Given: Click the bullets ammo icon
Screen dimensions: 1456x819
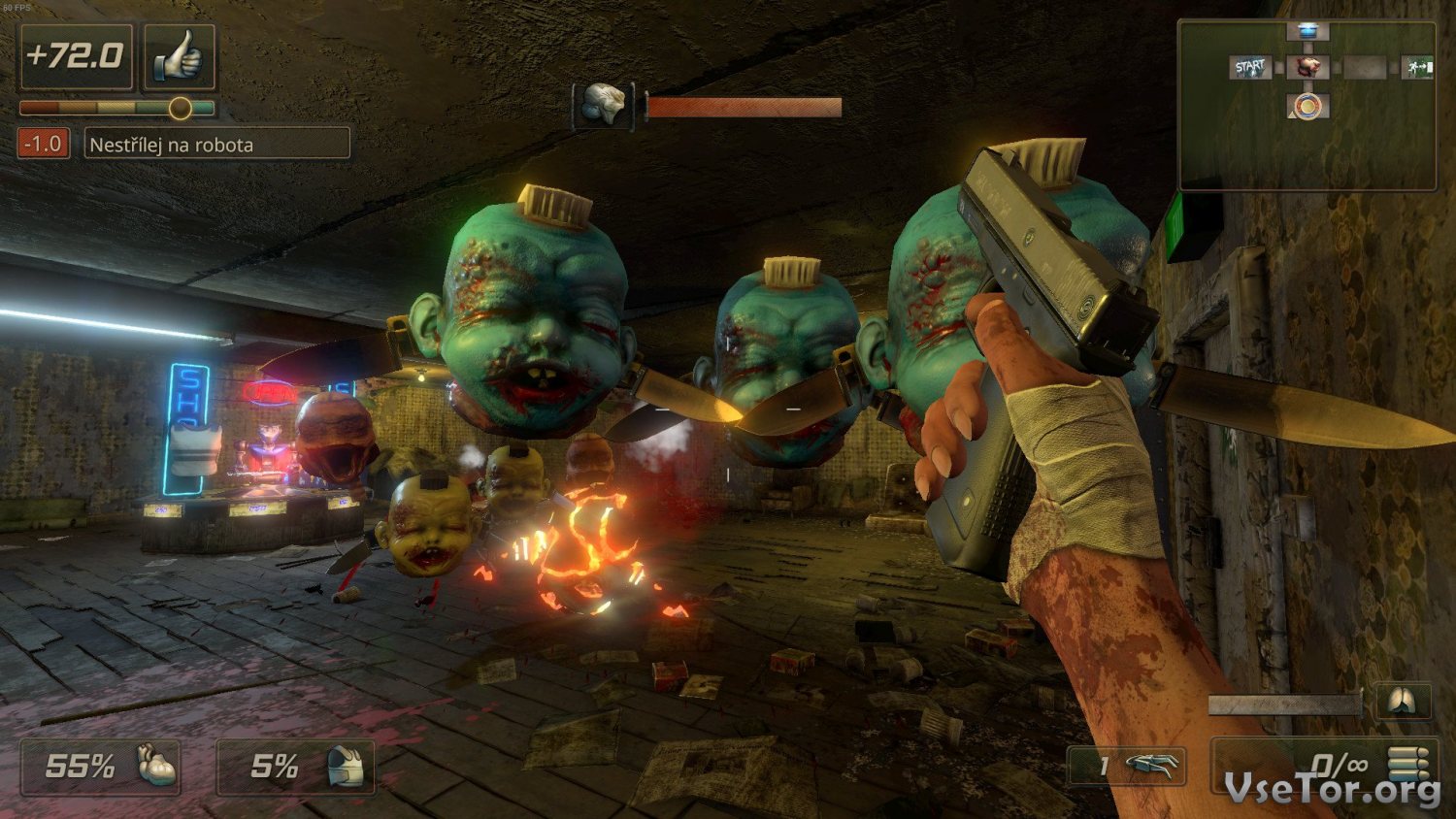Looking at the screenshot, I should (x=1407, y=764).
